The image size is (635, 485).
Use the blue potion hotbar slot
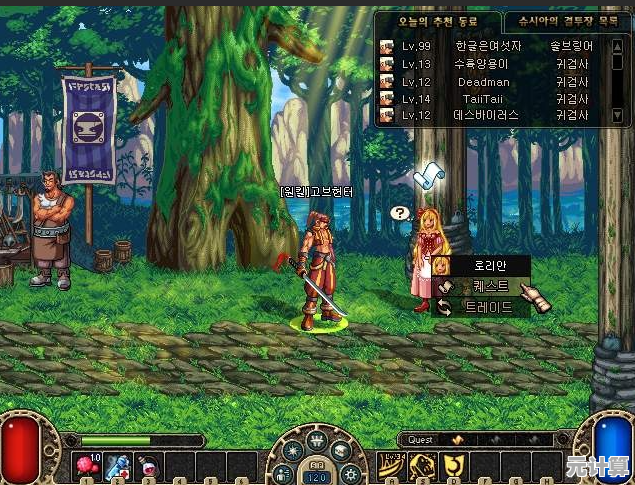pyautogui.click(x=119, y=466)
